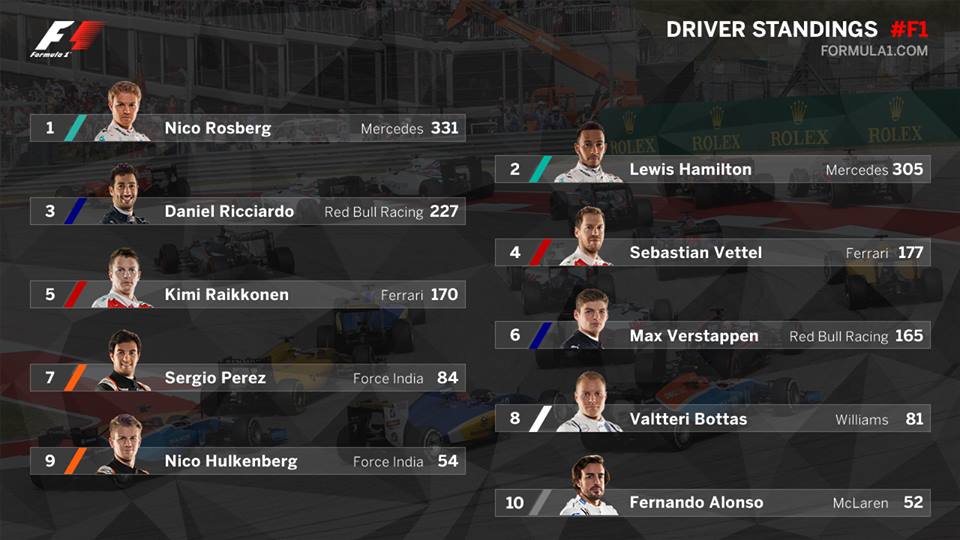The width and height of the screenshot is (960, 540).
Task: Select Nico Rosberg's standings row
Action: pyautogui.click(x=247, y=129)
